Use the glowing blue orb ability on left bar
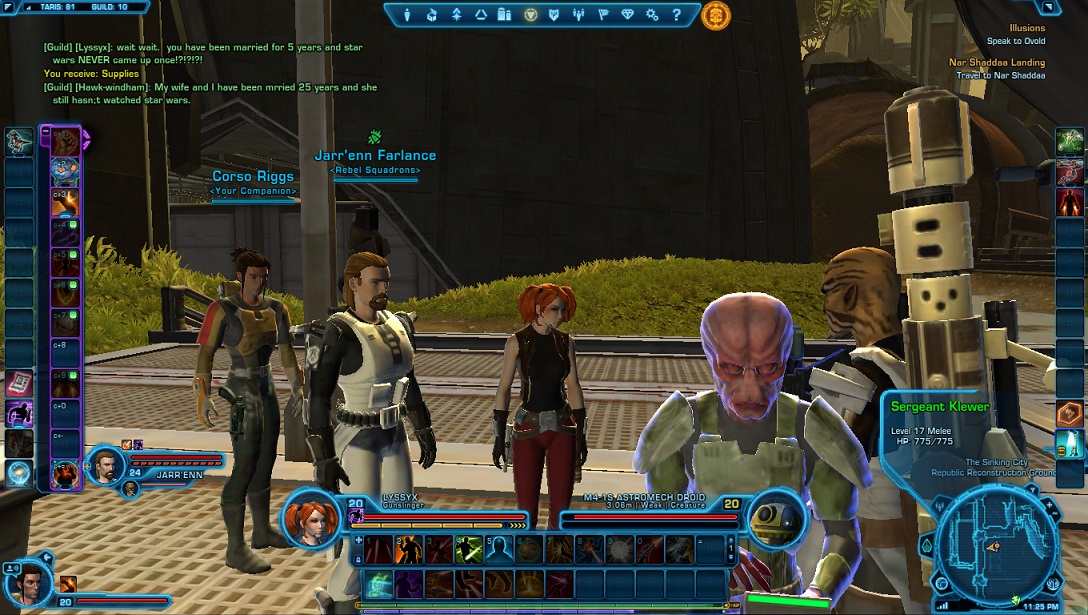The image size is (1088, 615). point(18,473)
